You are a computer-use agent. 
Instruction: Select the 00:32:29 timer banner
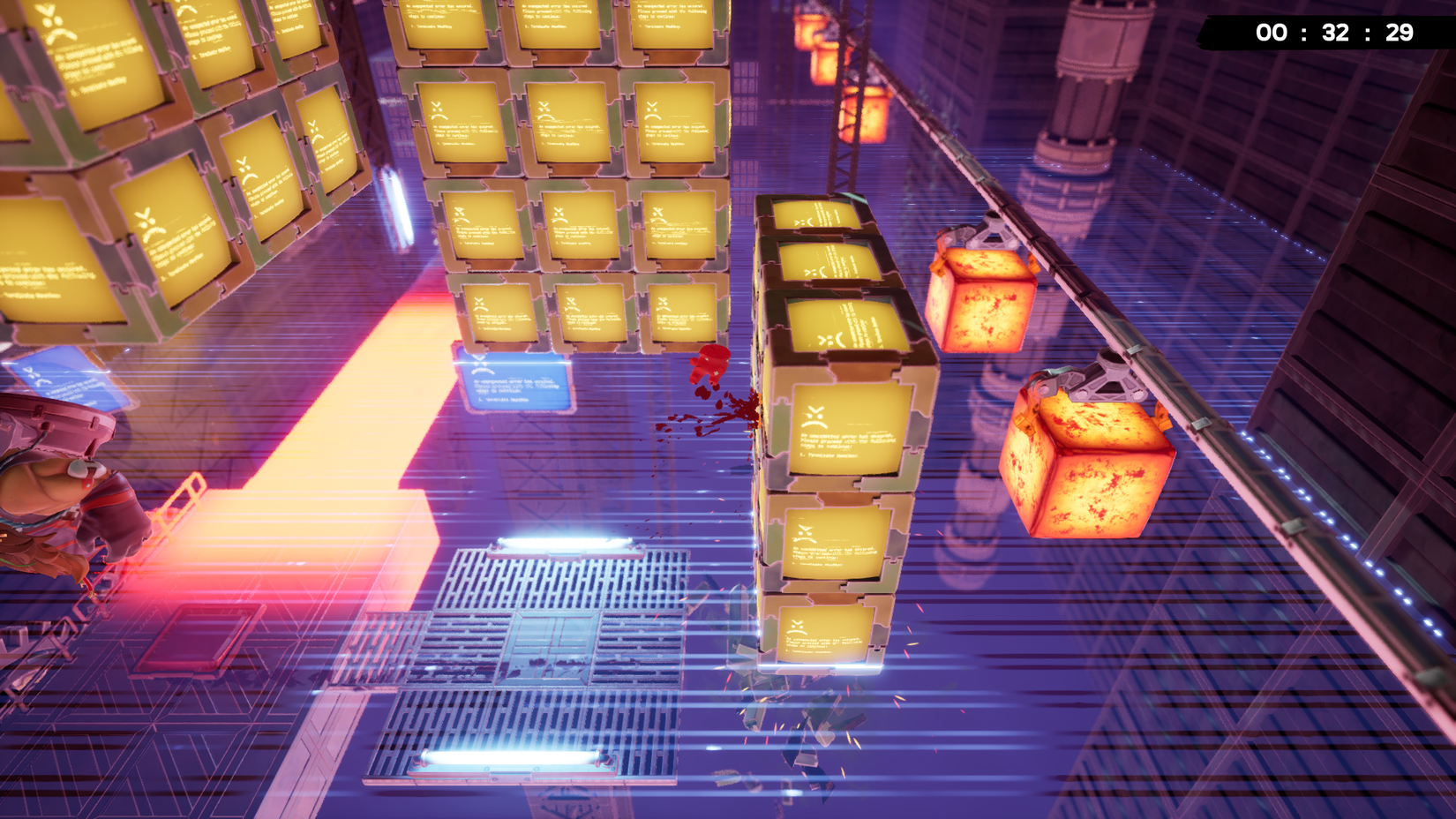tap(1331, 34)
